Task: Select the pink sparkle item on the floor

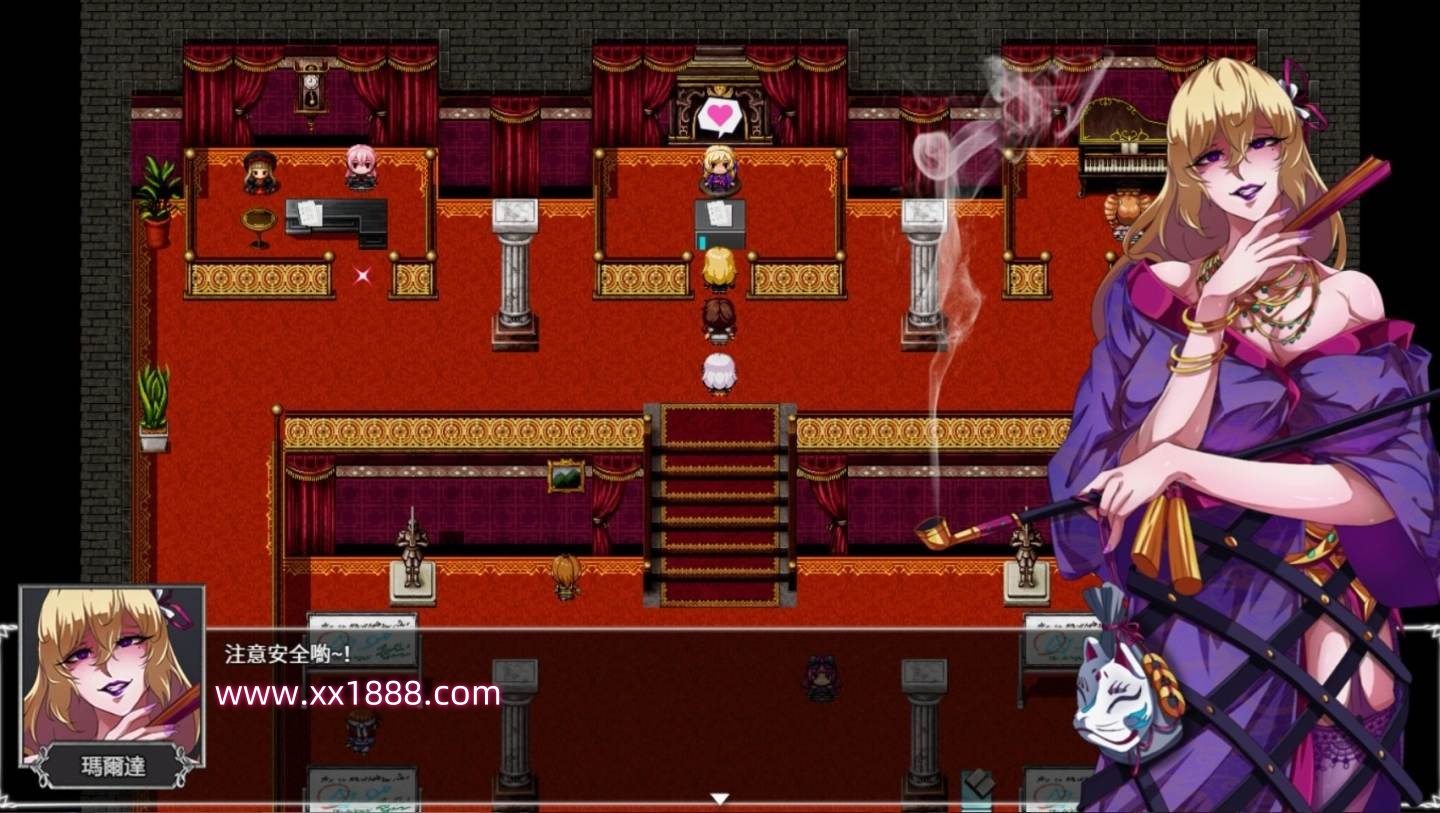Action: click(x=364, y=277)
